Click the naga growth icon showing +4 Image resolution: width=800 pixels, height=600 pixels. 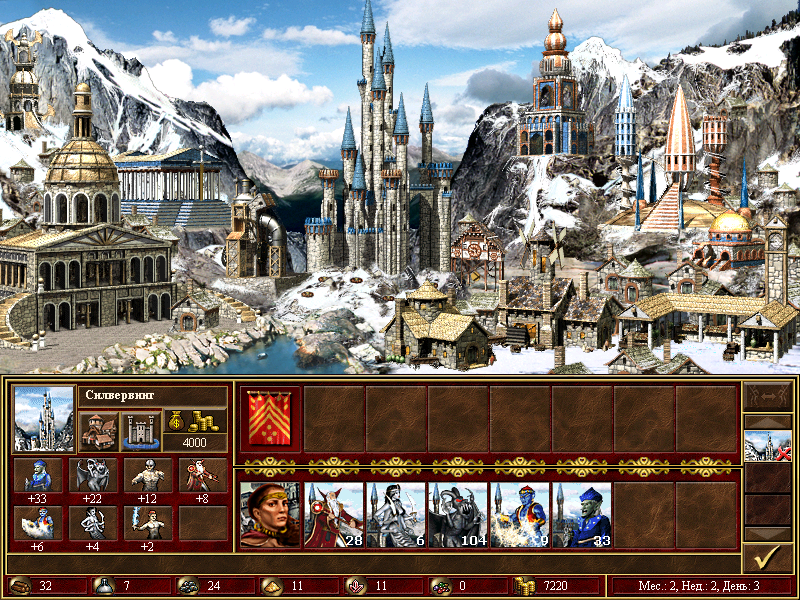coord(93,522)
